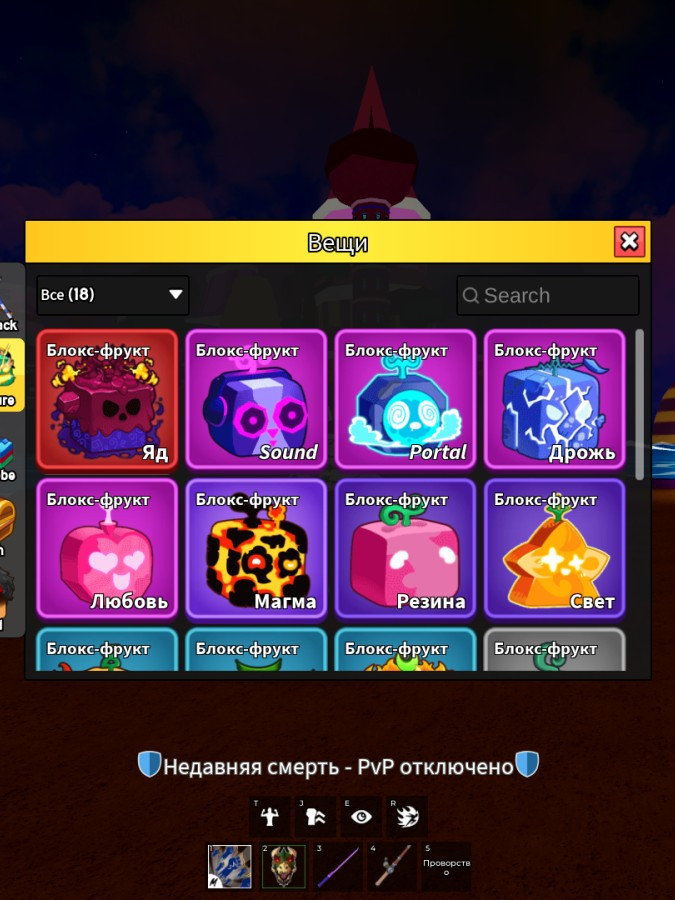Choose the Магма blox fruit
This screenshot has width=675, height=900.
tap(256, 549)
